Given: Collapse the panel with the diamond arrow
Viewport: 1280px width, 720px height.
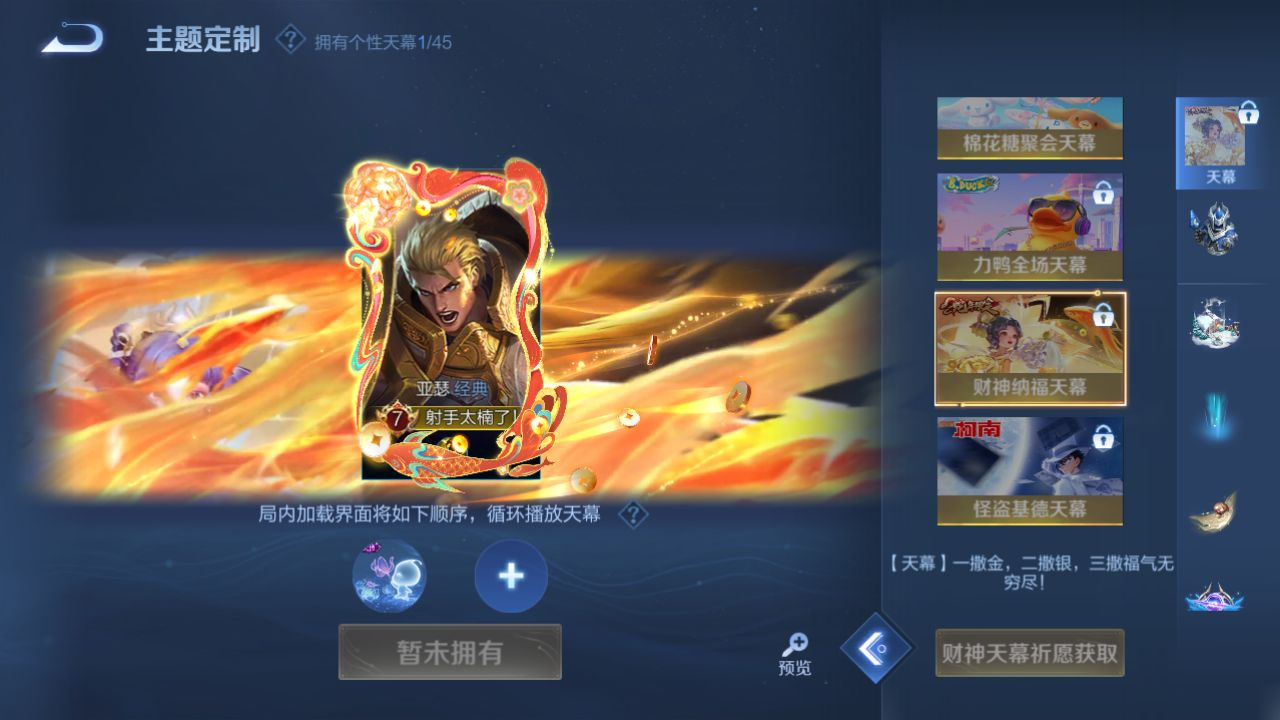Looking at the screenshot, I should [877, 648].
